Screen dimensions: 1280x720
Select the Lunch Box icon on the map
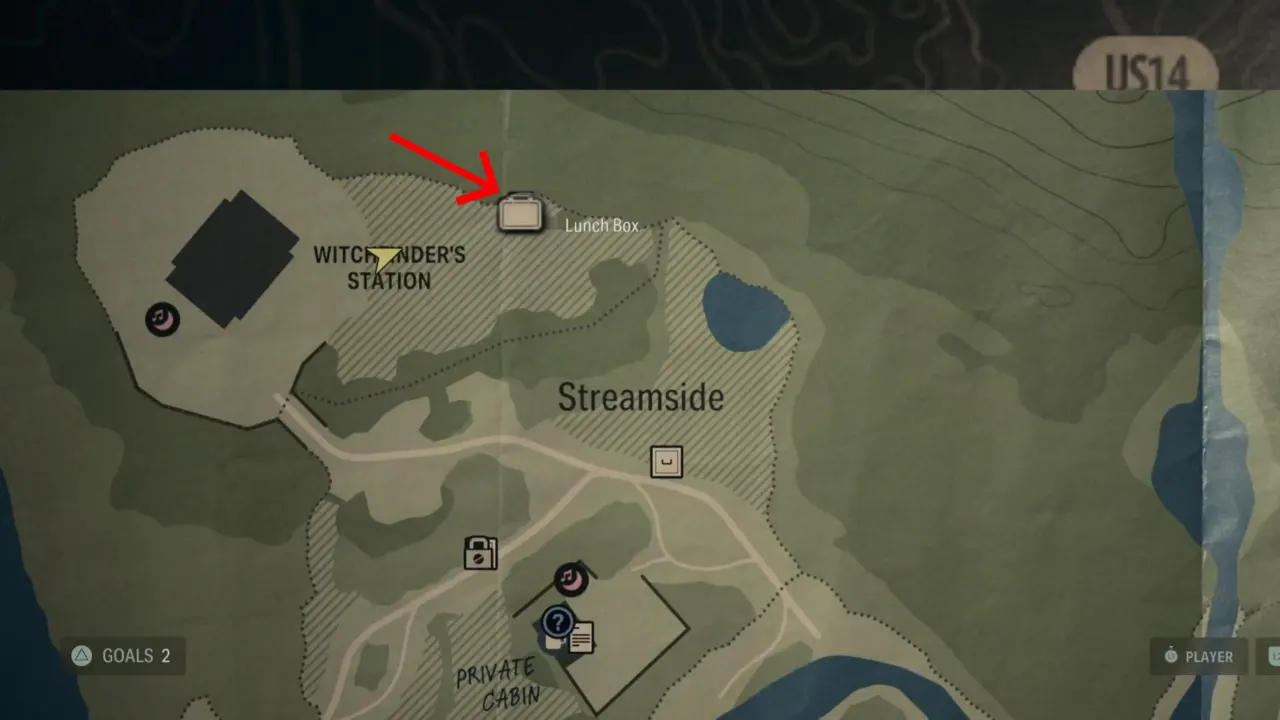[521, 212]
